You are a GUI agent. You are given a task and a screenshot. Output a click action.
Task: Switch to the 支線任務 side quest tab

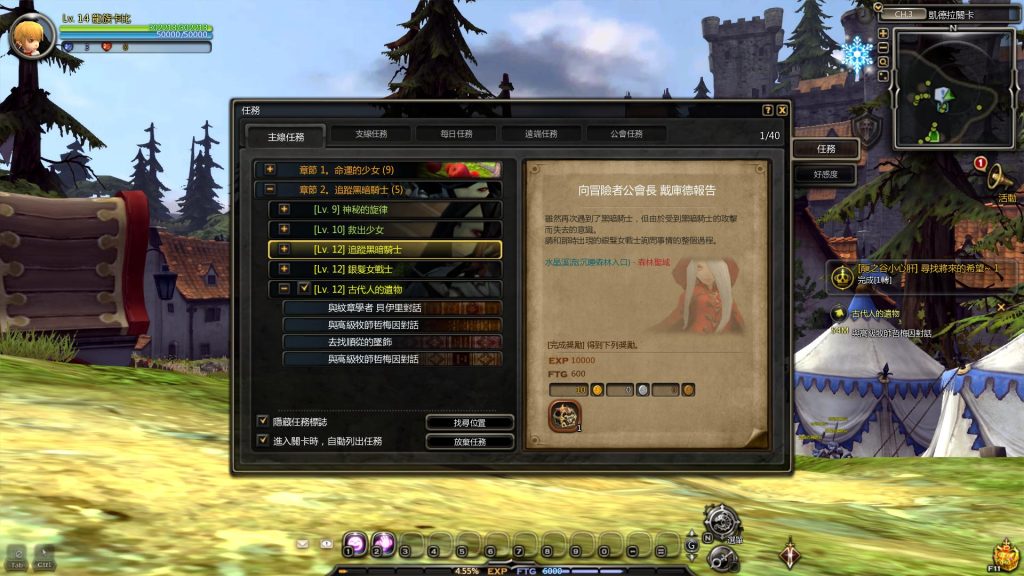coord(358,134)
